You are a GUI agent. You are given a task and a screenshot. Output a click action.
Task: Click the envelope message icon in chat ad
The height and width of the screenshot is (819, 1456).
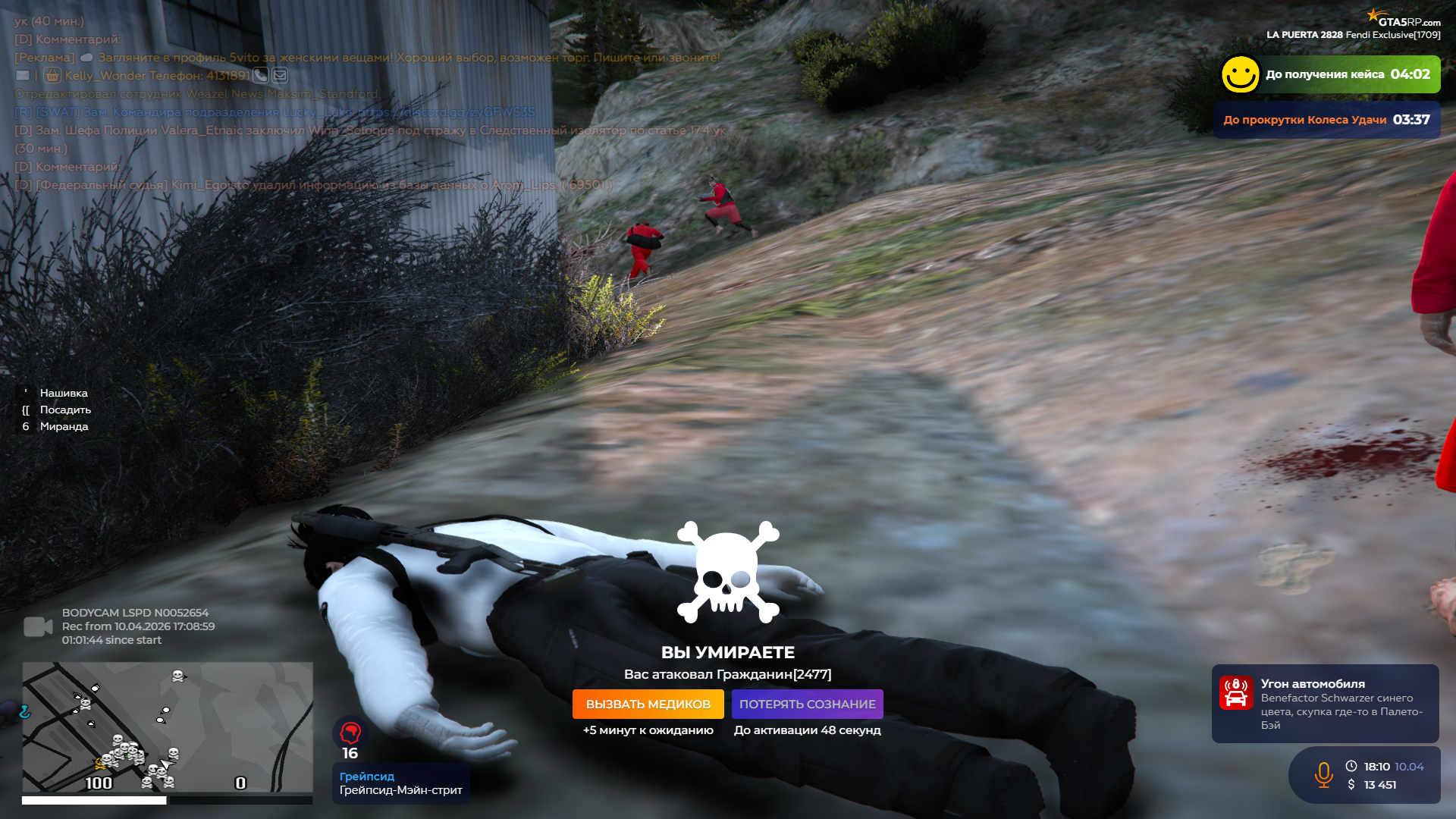tap(280, 75)
